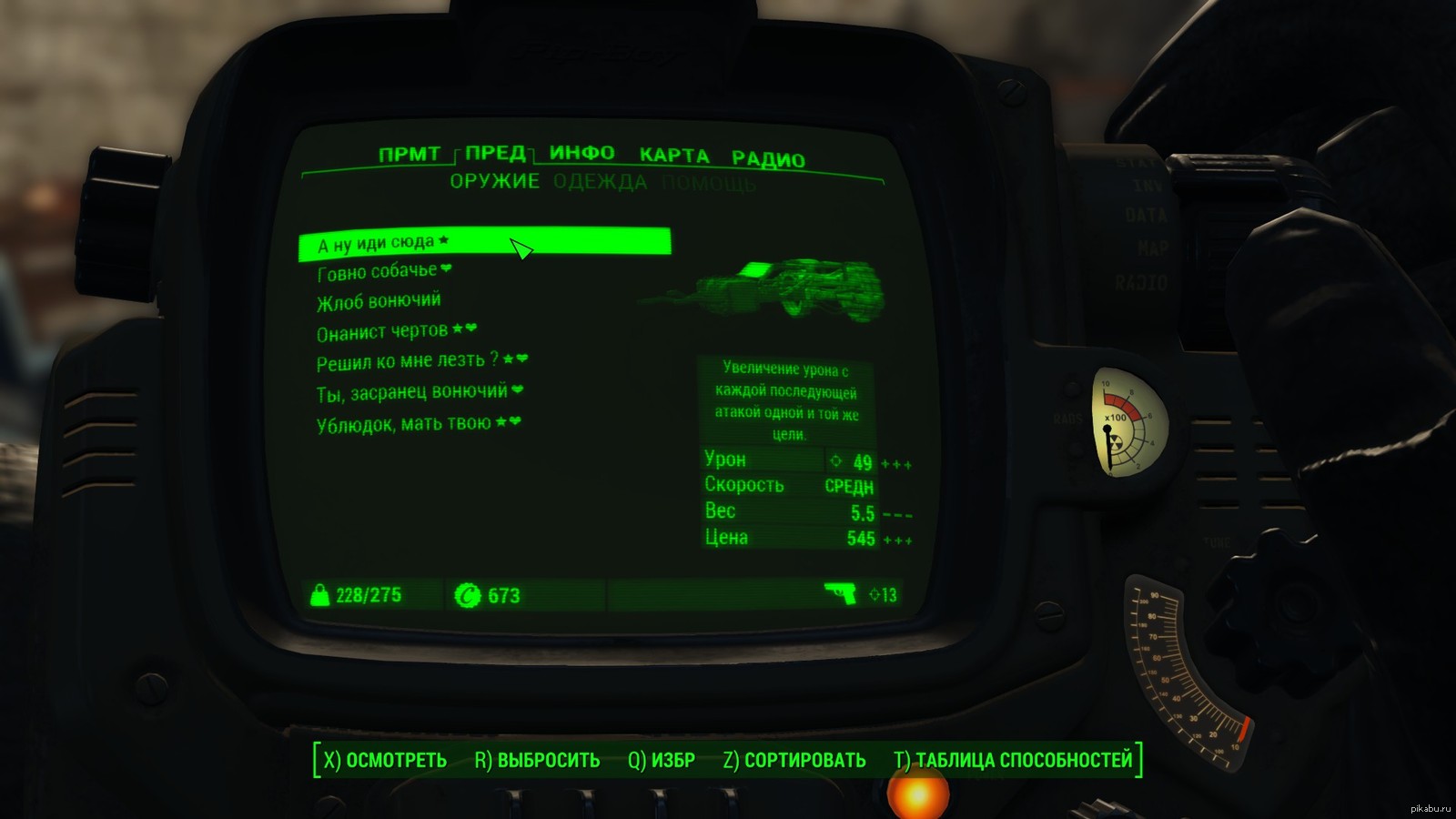
Task: Switch to the ПРМТ tab
Action: pos(409,154)
